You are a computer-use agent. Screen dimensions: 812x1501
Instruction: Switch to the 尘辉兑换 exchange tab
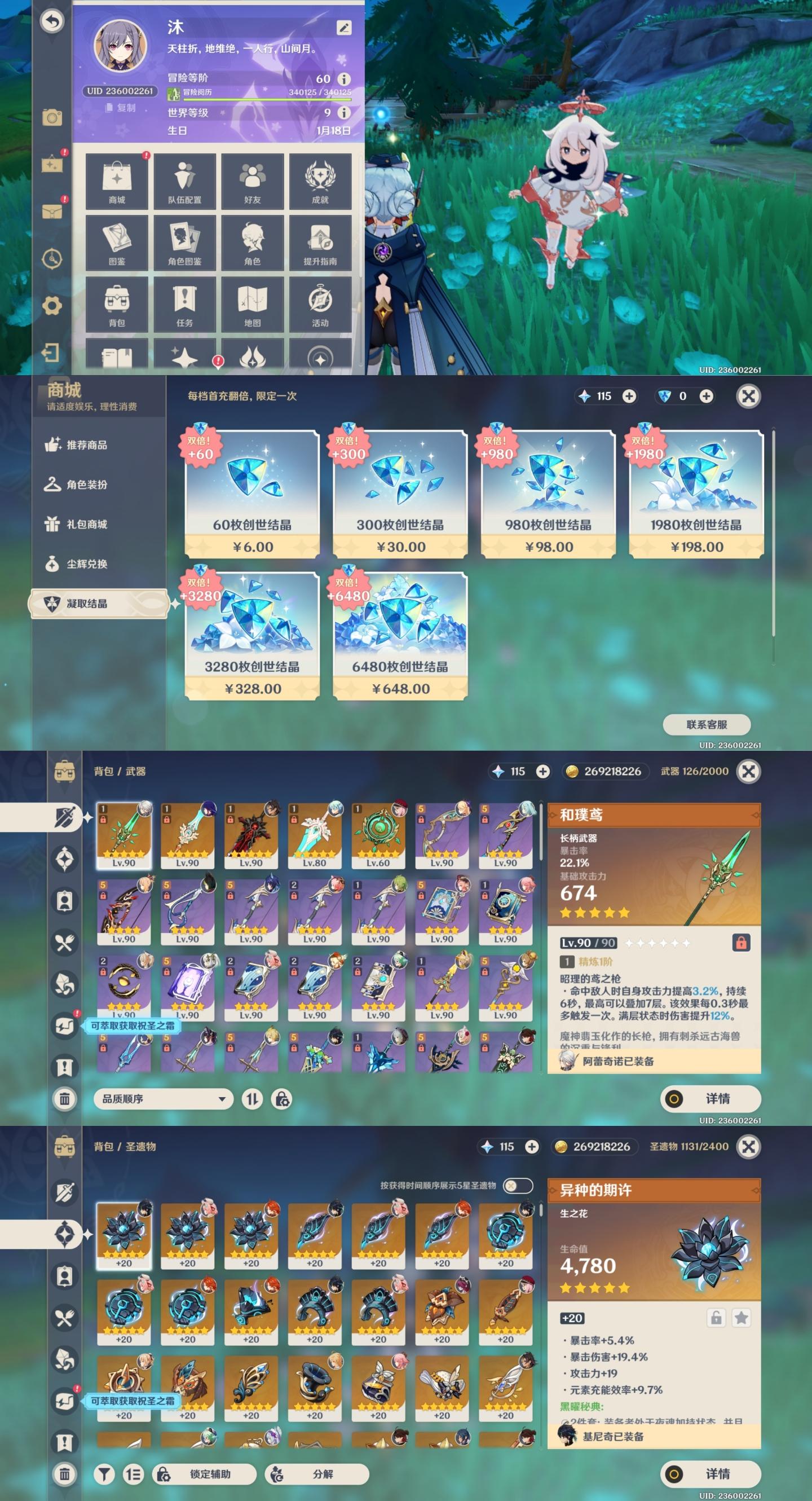tap(86, 564)
